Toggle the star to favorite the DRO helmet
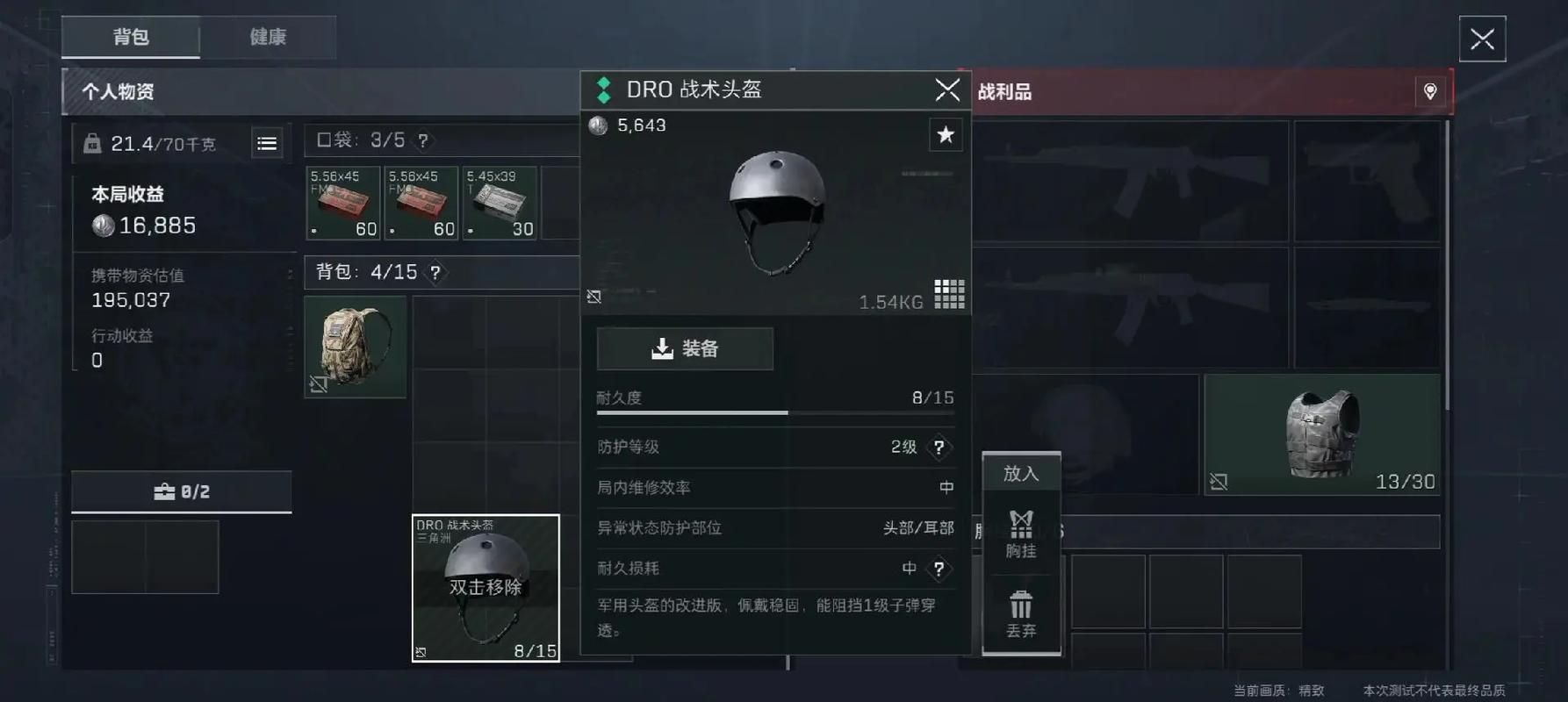Image resolution: width=1568 pixels, height=702 pixels. click(x=946, y=134)
